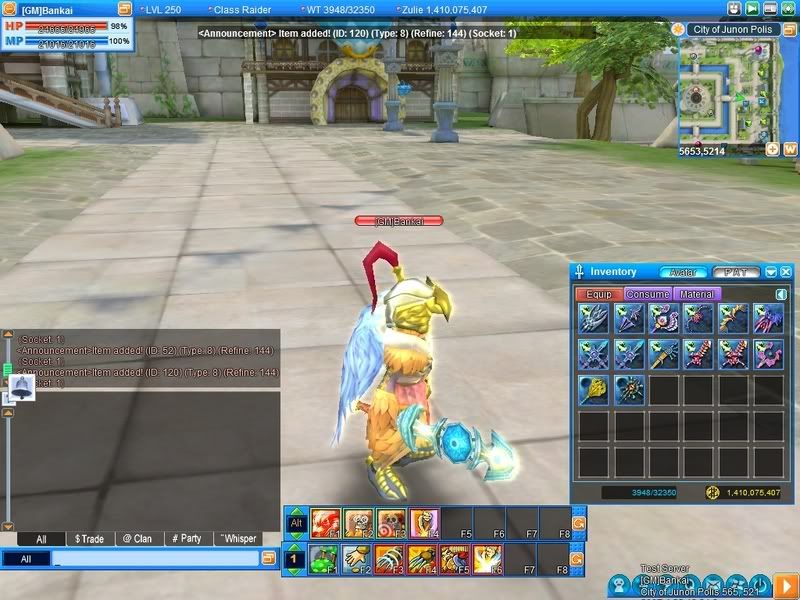Close the Inventory window

(786, 272)
